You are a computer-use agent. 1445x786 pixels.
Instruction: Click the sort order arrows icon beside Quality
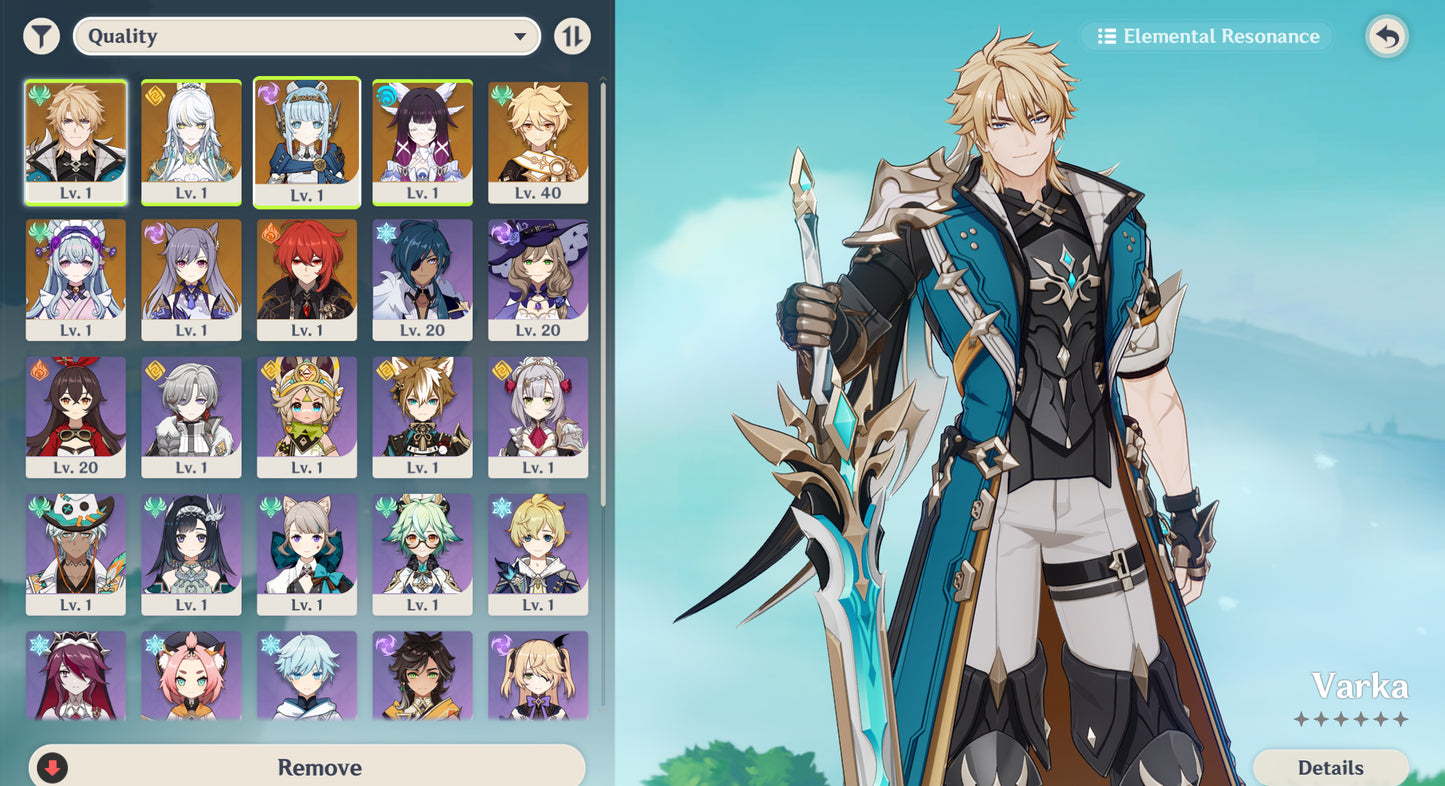point(573,35)
